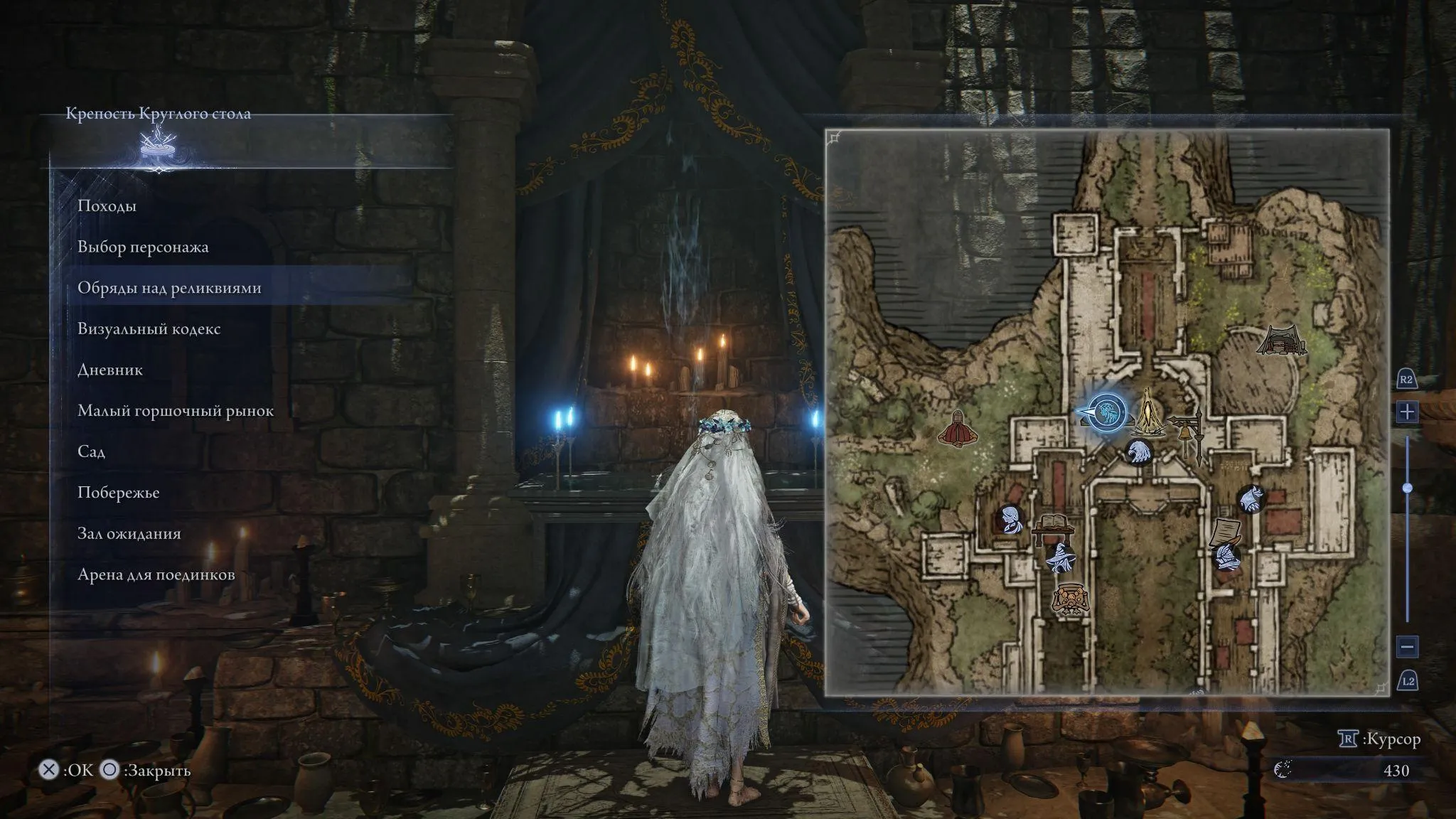The height and width of the screenshot is (819, 1456).
Task: Click the wizard hat NPC icon on the map
Action: tap(1060, 558)
